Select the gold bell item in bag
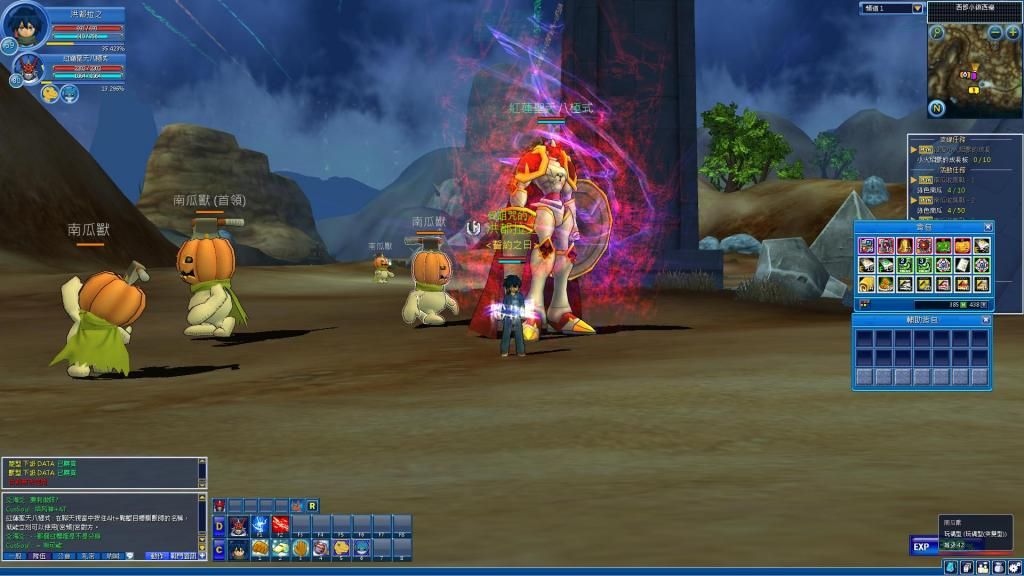1024x576 pixels. pyautogui.click(x=903, y=245)
